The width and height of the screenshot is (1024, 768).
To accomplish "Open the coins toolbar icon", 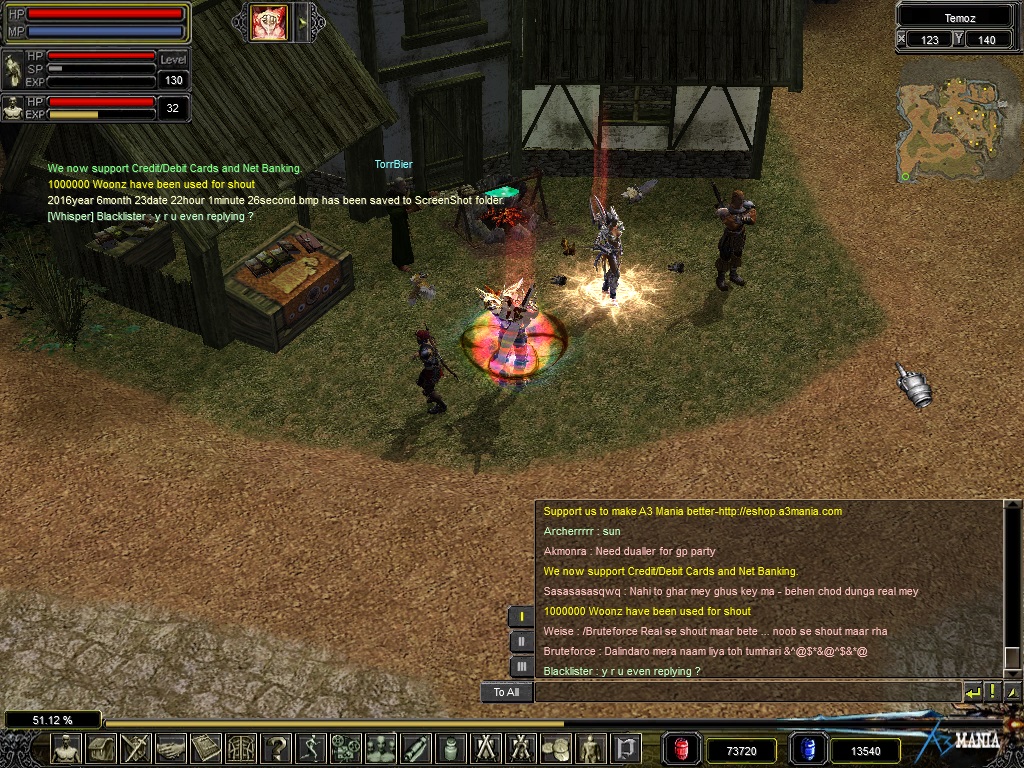I will pyautogui.click(x=556, y=748).
